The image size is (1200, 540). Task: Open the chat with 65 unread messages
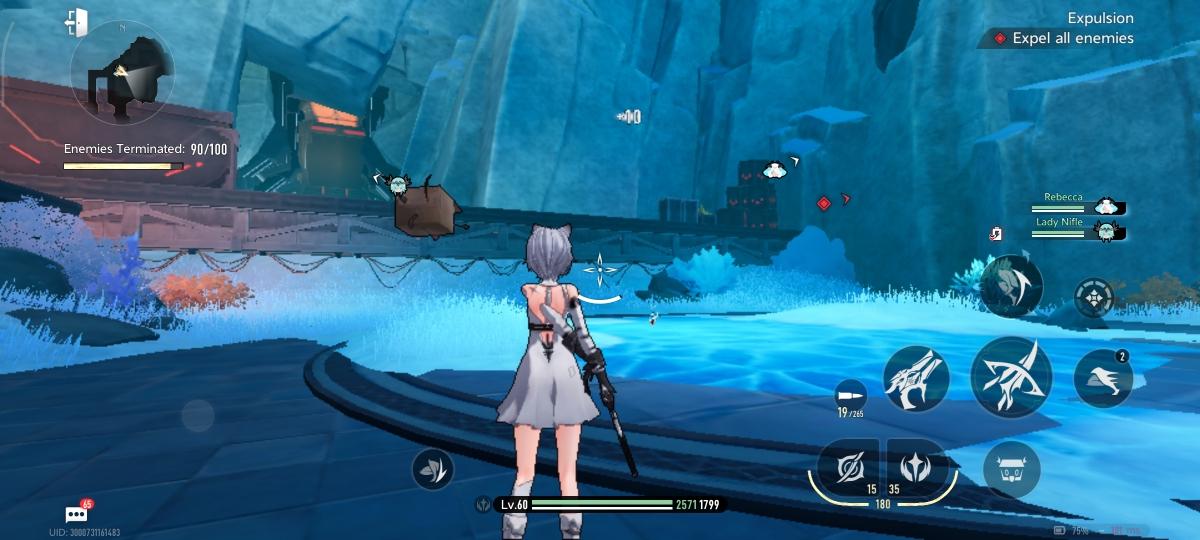tap(77, 514)
